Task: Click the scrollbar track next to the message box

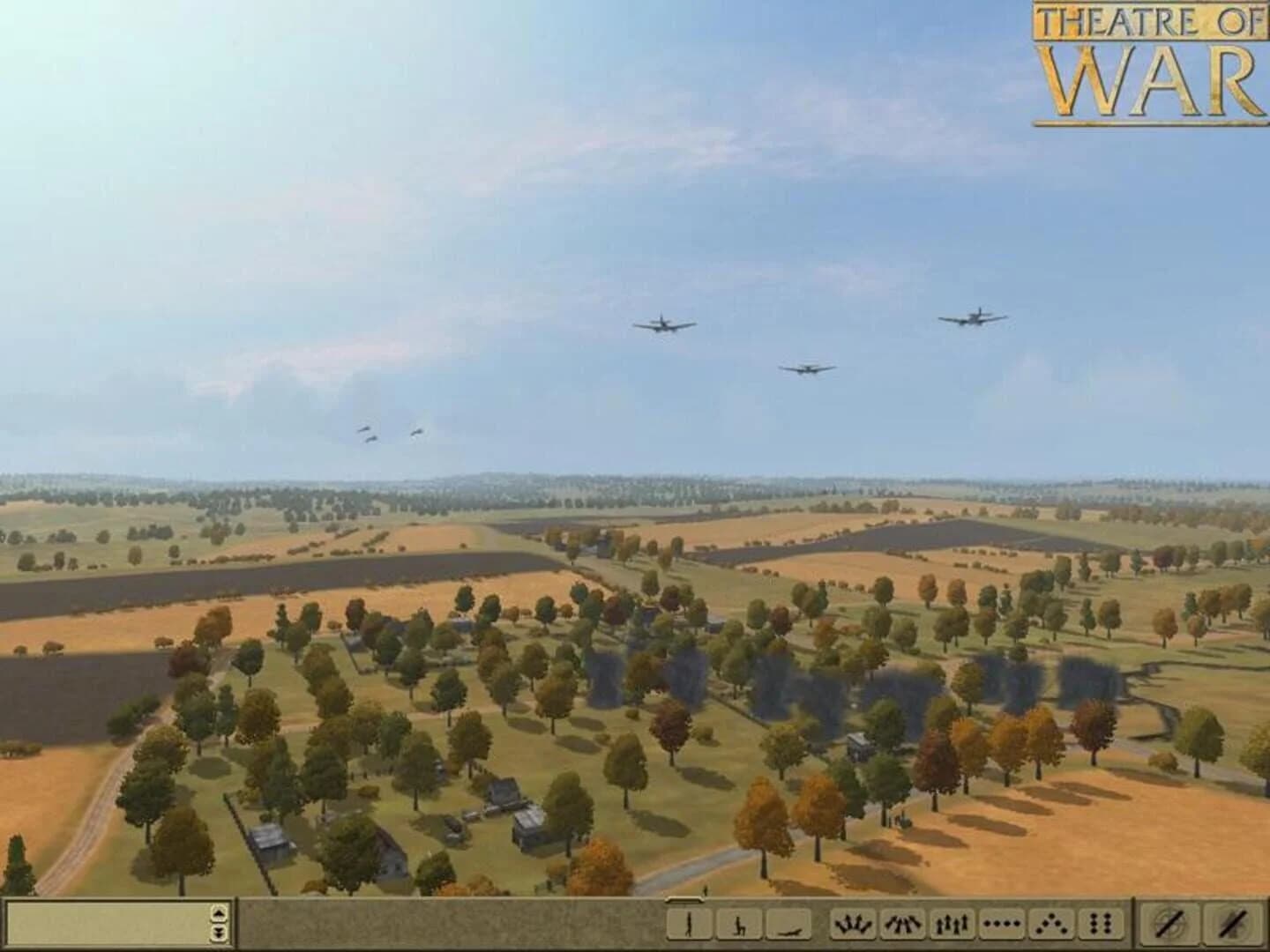Action: point(218,924)
